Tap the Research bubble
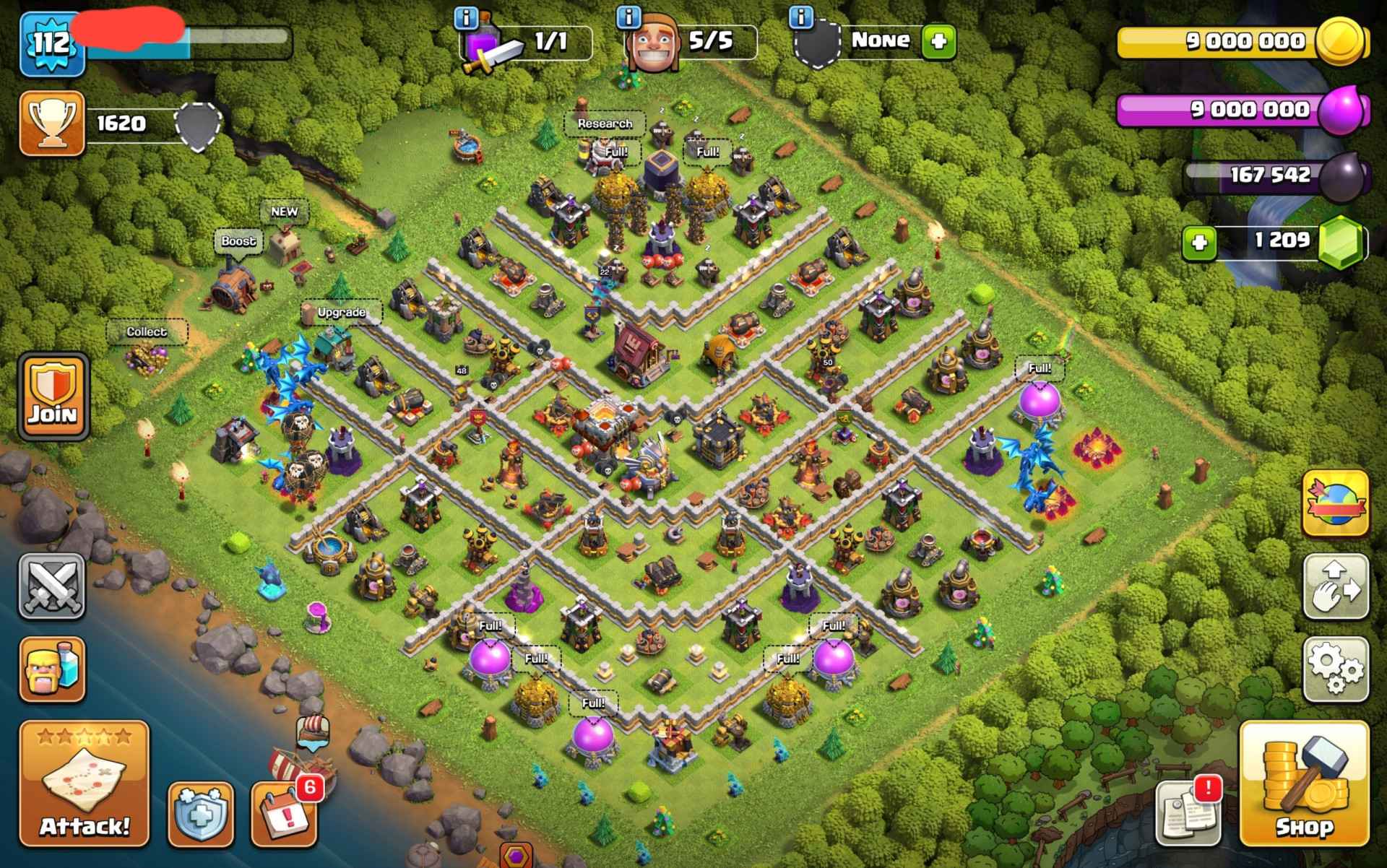The height and width of the screenshot is (868, 1387). [605, 123]
